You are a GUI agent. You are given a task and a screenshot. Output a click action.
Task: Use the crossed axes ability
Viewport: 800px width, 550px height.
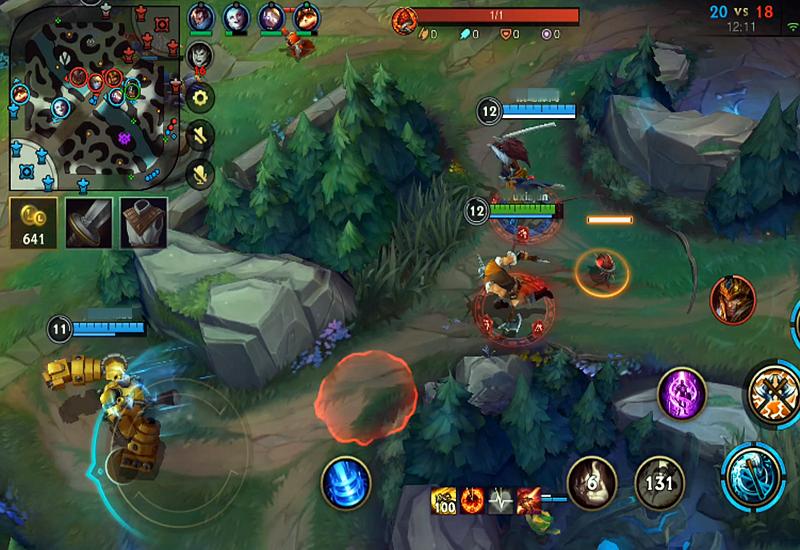(x=772, y=393)
